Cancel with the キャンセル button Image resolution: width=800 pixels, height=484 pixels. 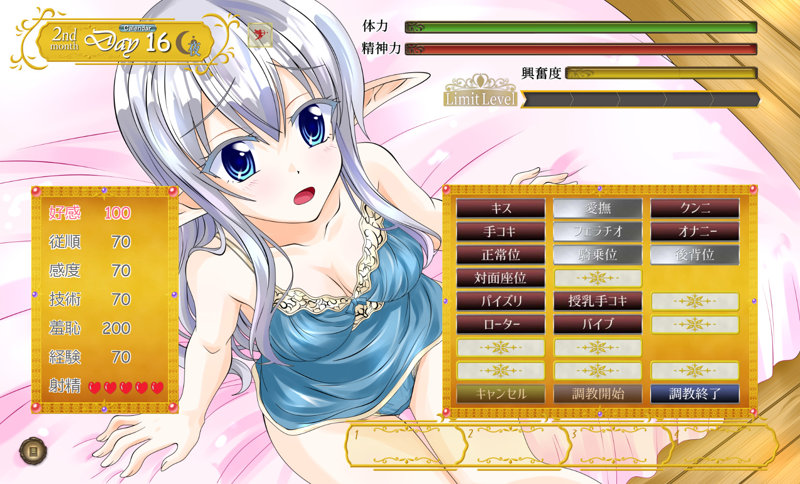tap(501, 393)
